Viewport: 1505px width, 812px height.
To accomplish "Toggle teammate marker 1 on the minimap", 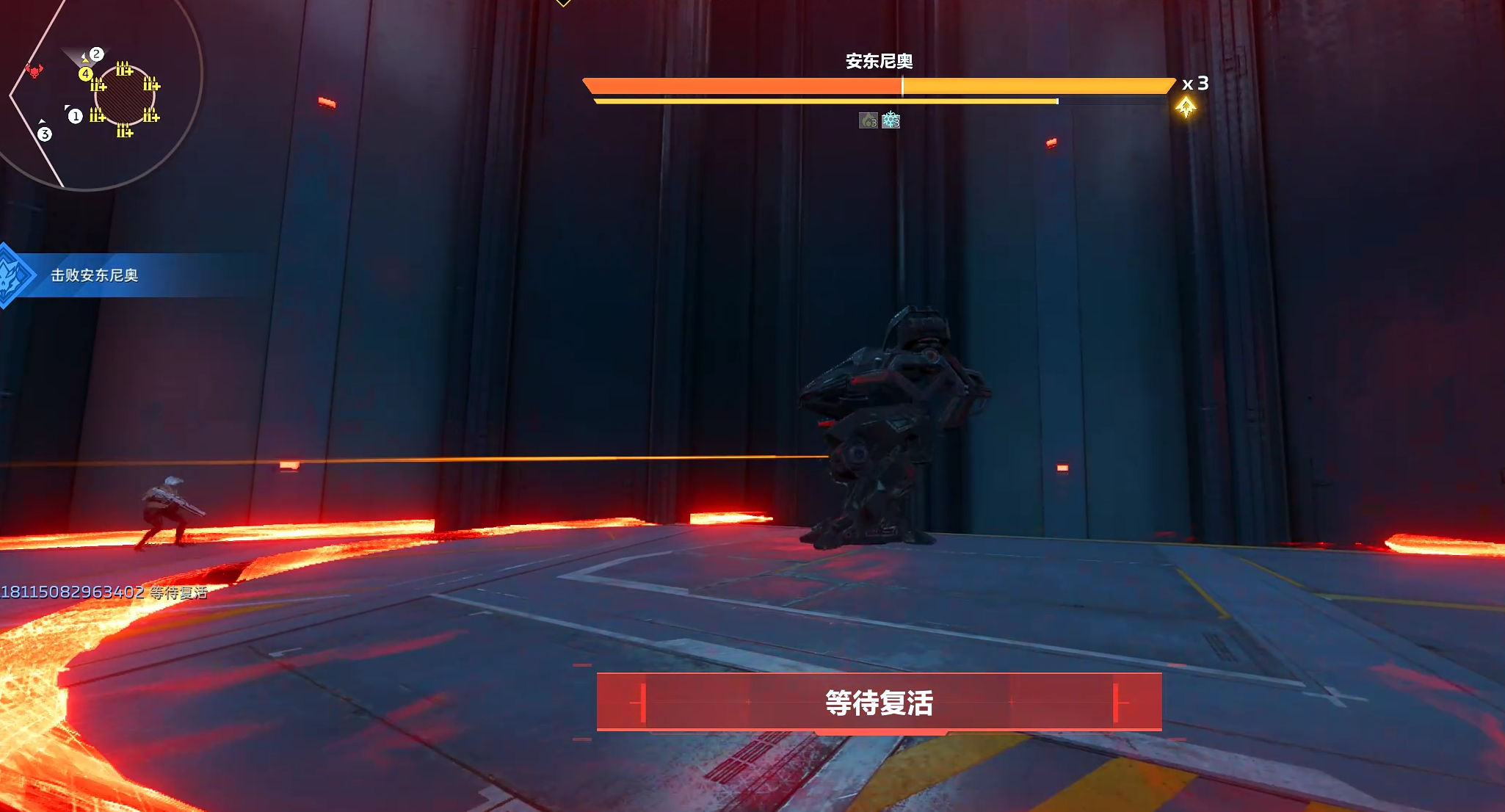I will [x=76, y=116].
